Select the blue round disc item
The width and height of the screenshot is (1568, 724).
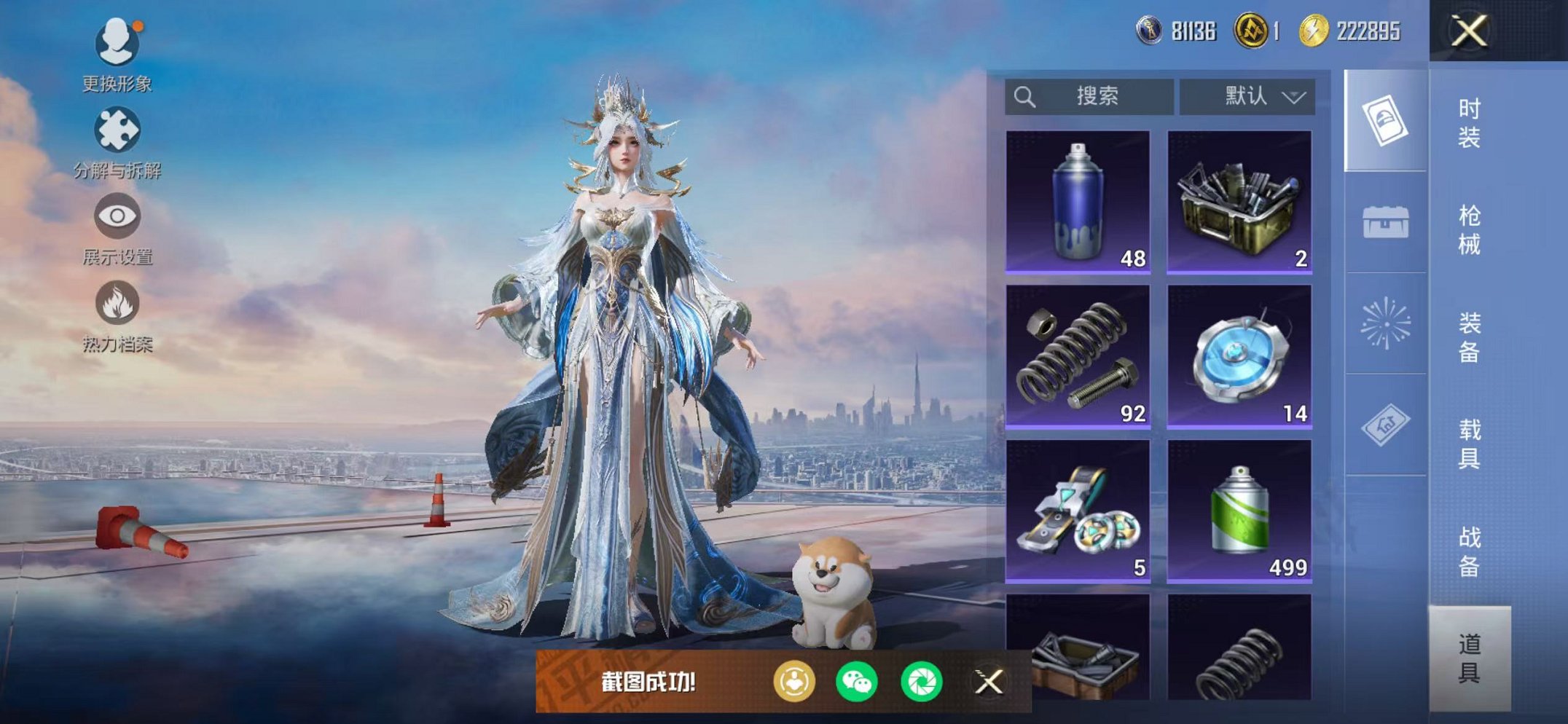1239,356
